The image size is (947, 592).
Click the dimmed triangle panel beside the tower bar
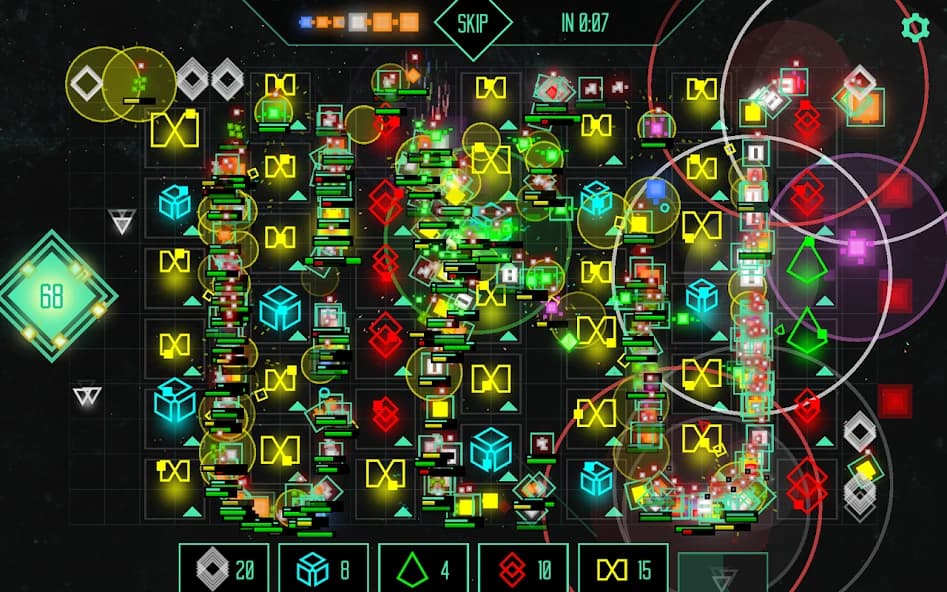722,572
